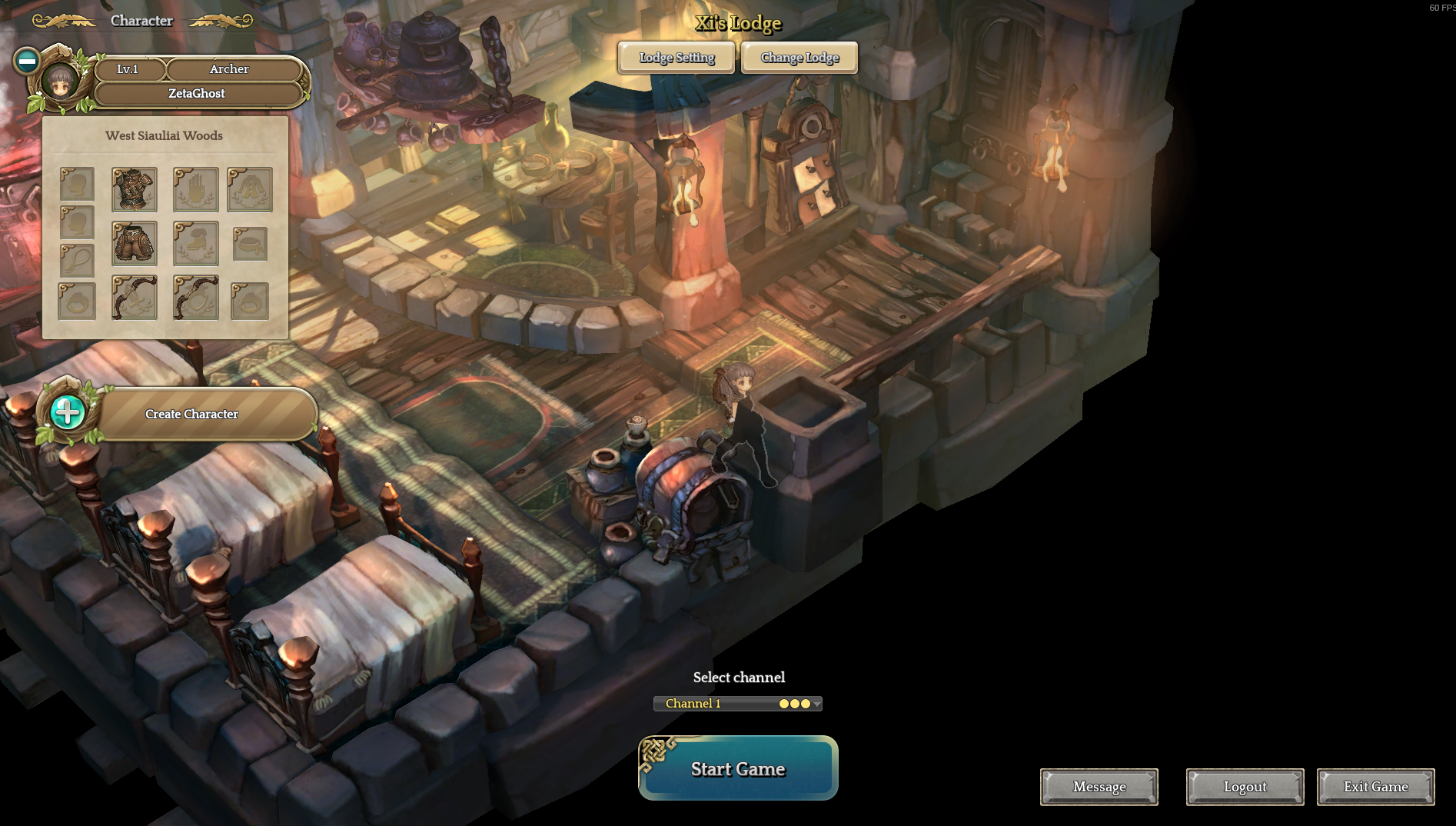Collapse the character panel with the minus button
The height and width of the screenshot is (826, 1456).
[x=27, y=61]
